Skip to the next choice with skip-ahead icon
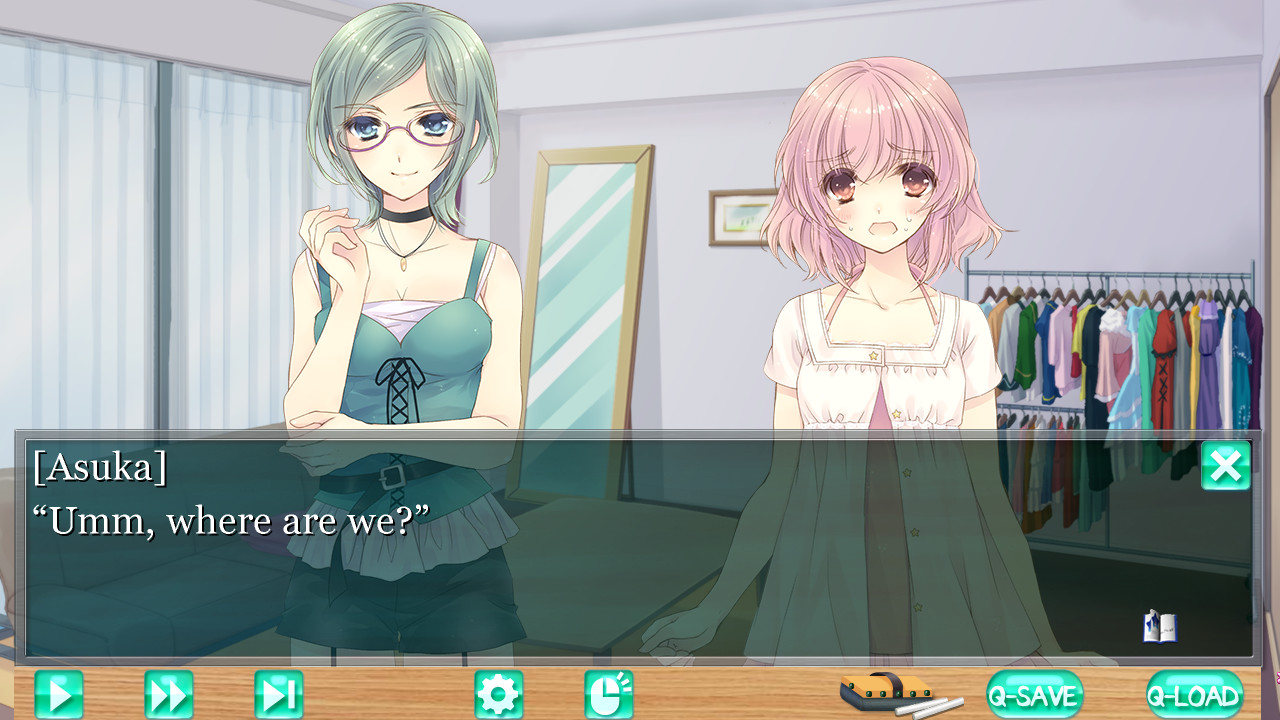Viewport: 1280px width, 720px height. [278, 692]
